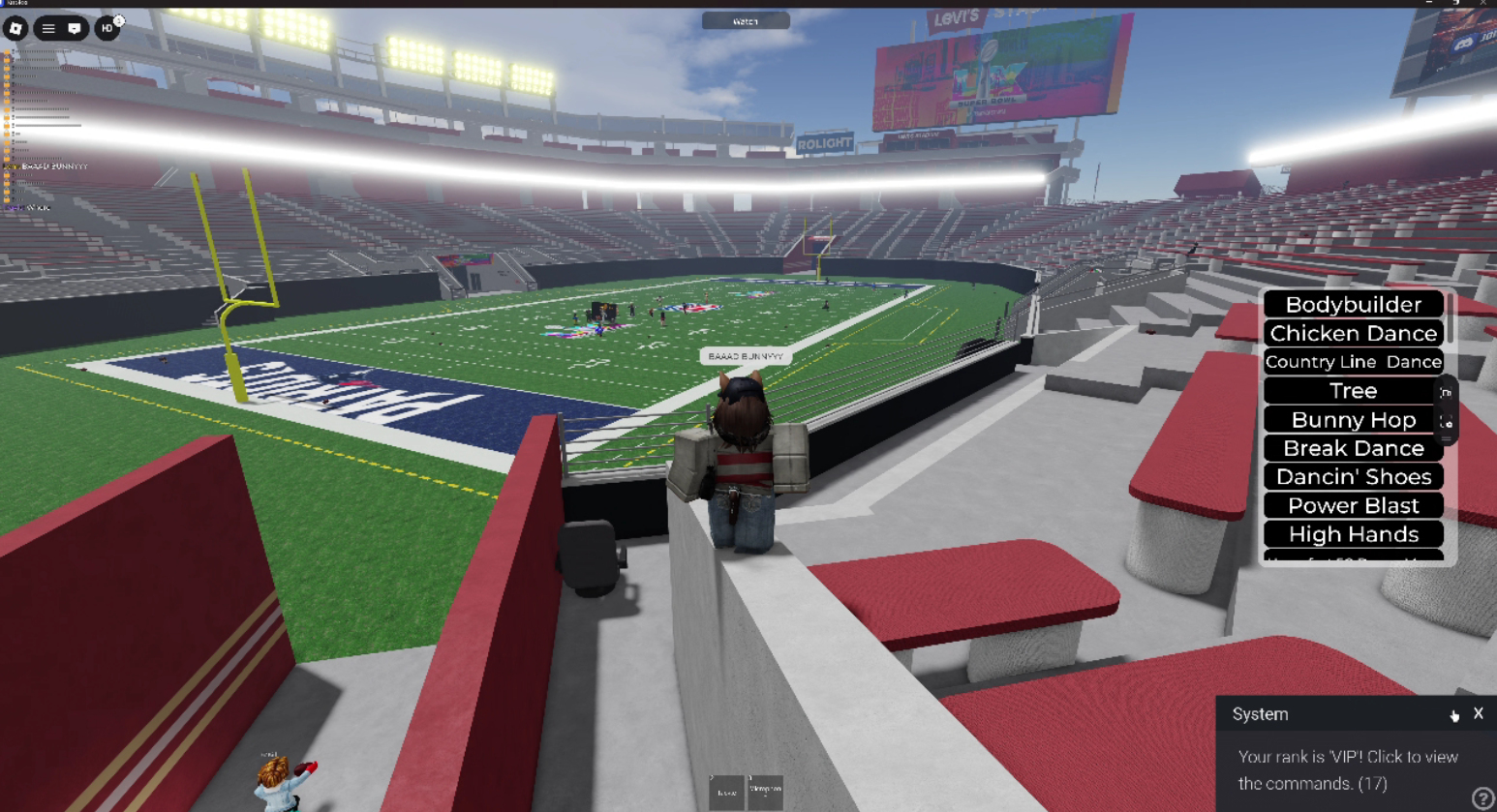Pick the Dancin' Shoes emote
Image resolution: width=1497 pixels, height=812 pixels.
pyautogui.click(x=1353, y=477)
